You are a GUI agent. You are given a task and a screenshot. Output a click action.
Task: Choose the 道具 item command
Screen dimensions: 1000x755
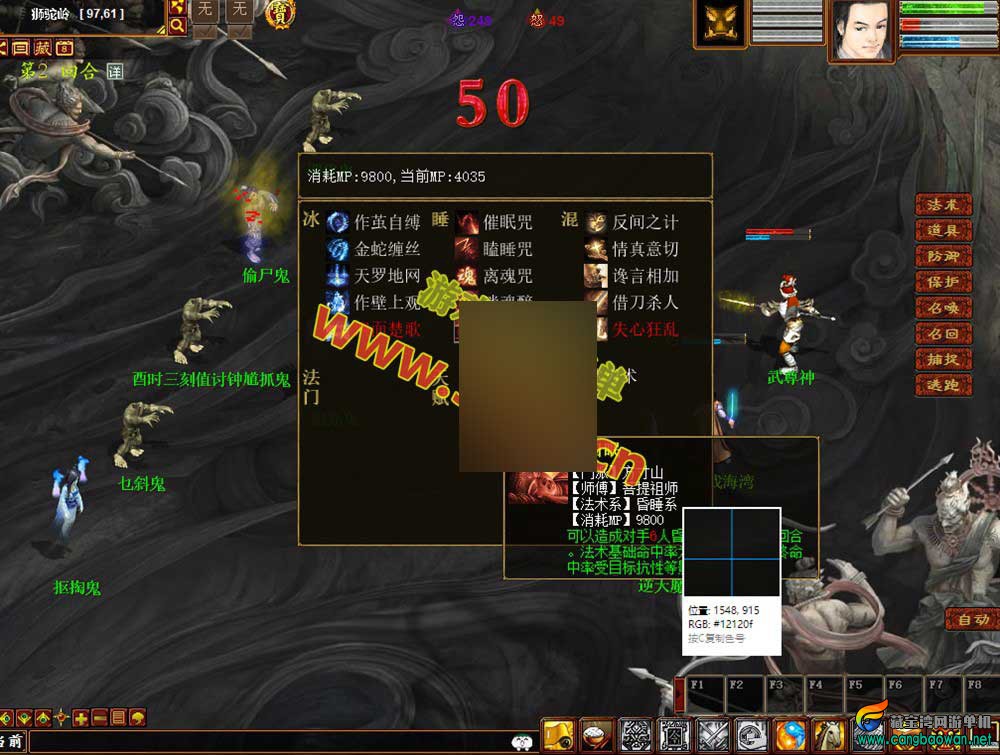(x=943, y=230)
